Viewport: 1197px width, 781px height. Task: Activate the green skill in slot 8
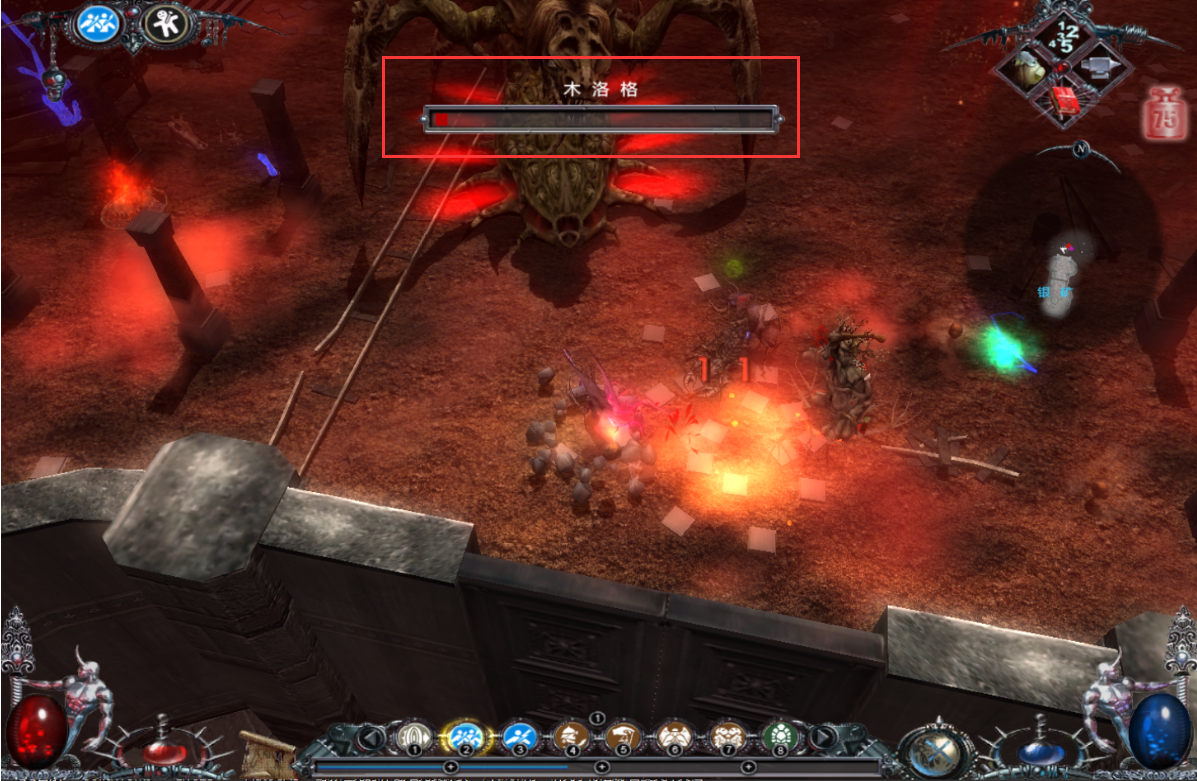777,738
